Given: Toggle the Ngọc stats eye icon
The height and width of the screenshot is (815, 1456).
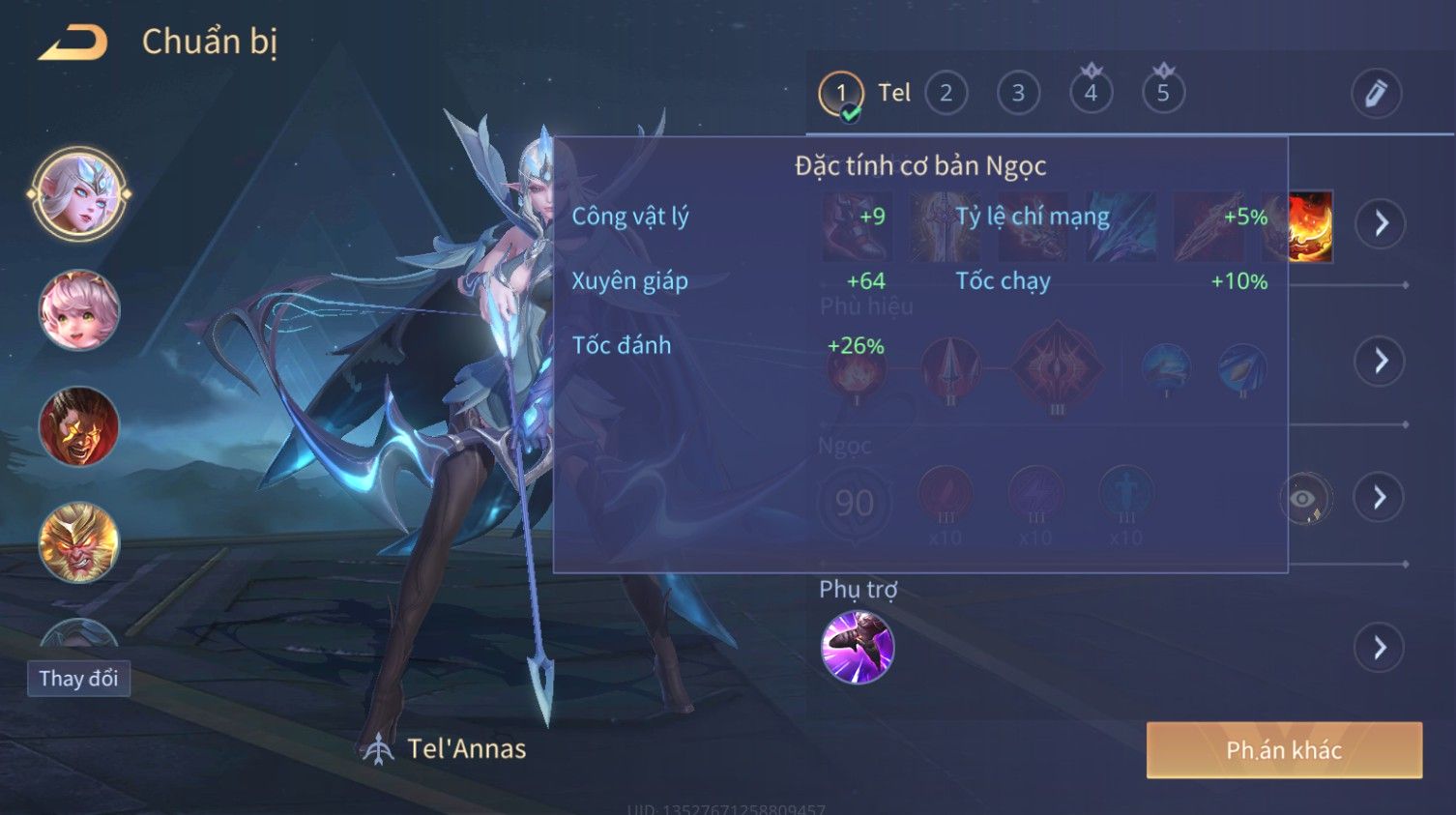Looking at the screenshot, I should point(1304,499).
